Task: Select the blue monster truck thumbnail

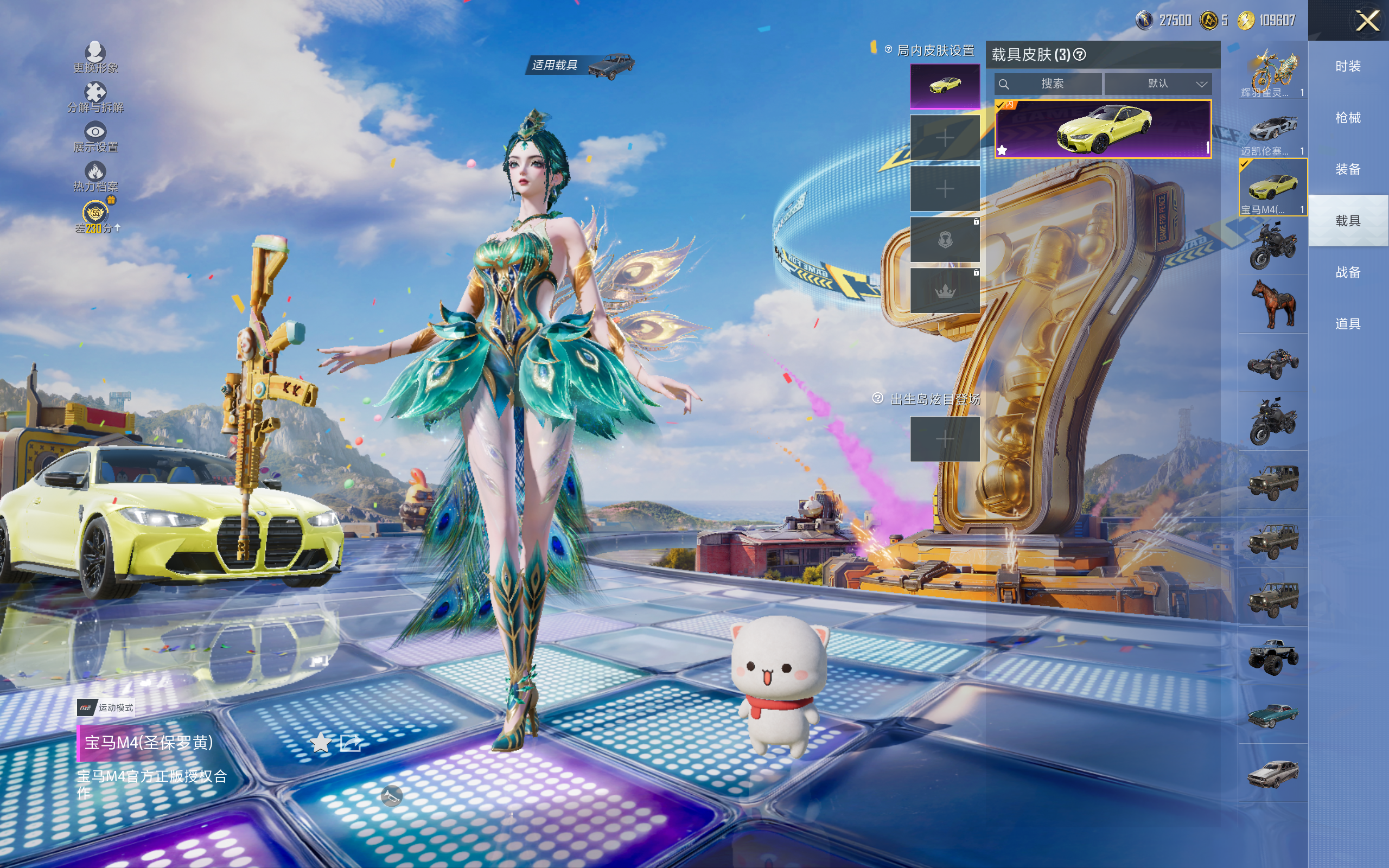Action: (1272, 655)
